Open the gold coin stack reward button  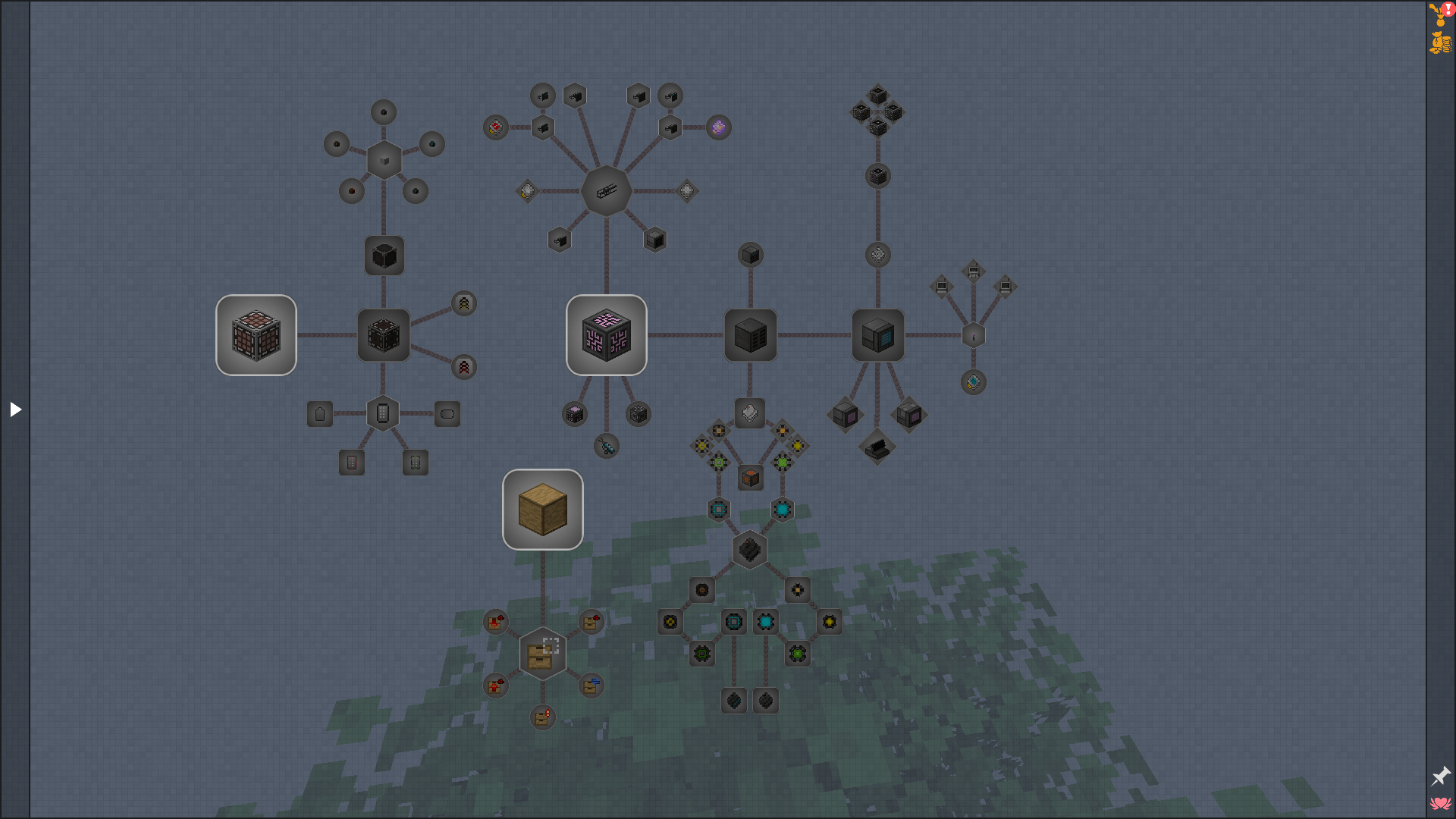(x=1440, y=42)
